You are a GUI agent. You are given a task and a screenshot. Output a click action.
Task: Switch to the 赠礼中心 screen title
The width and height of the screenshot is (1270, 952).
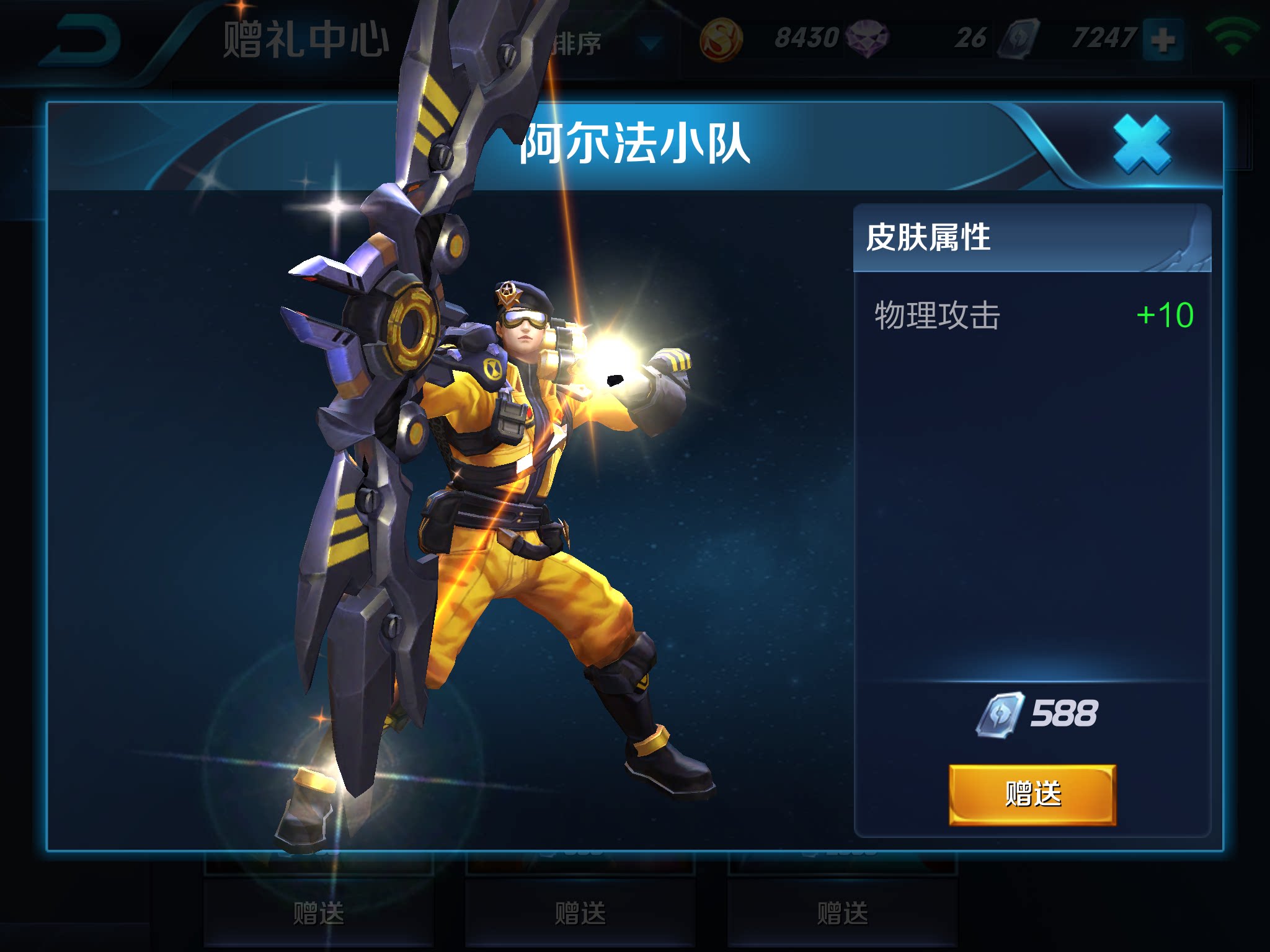pos(306,37)
